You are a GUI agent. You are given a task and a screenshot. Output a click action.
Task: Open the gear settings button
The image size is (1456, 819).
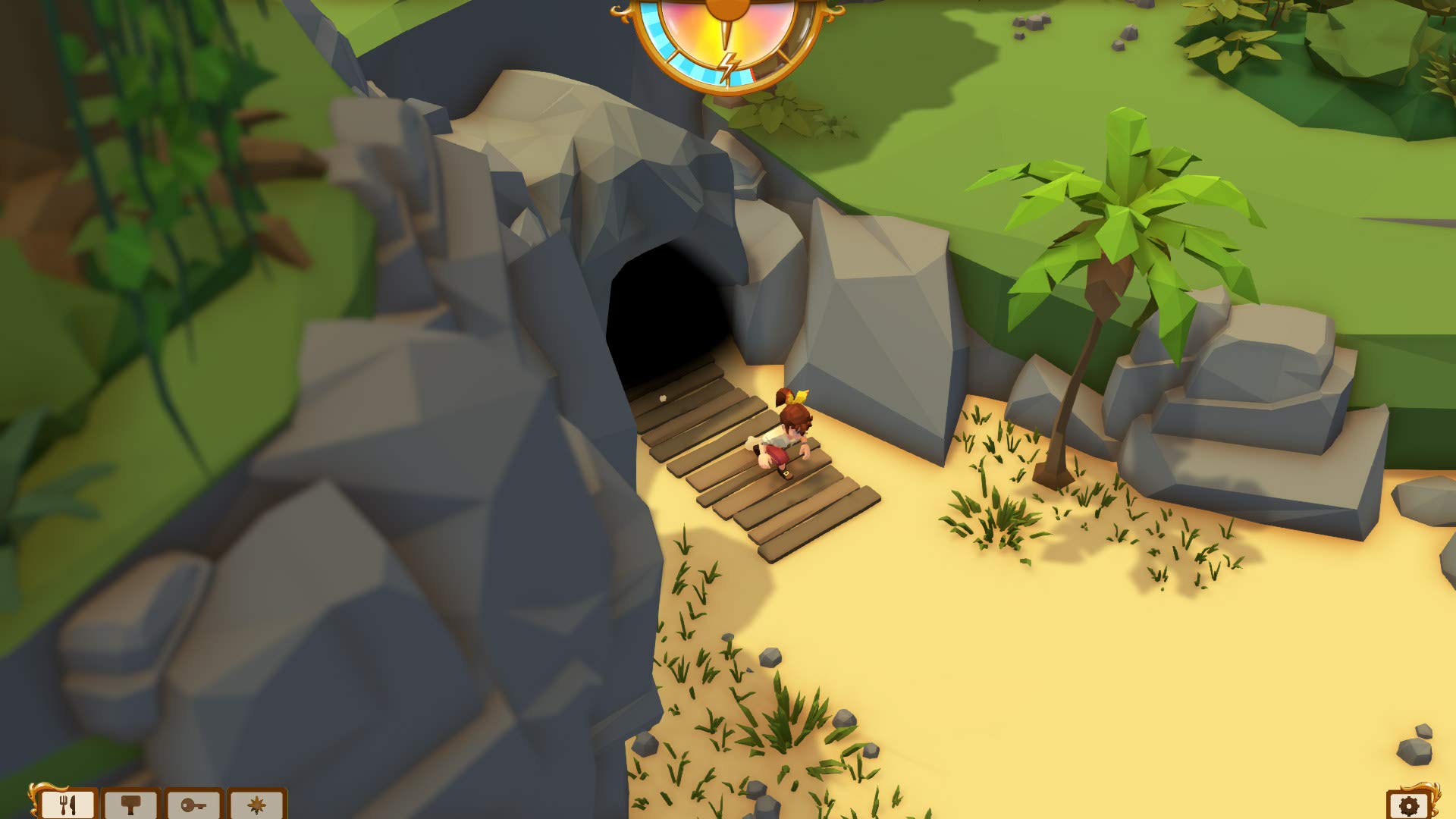(x=1409, y=805)
